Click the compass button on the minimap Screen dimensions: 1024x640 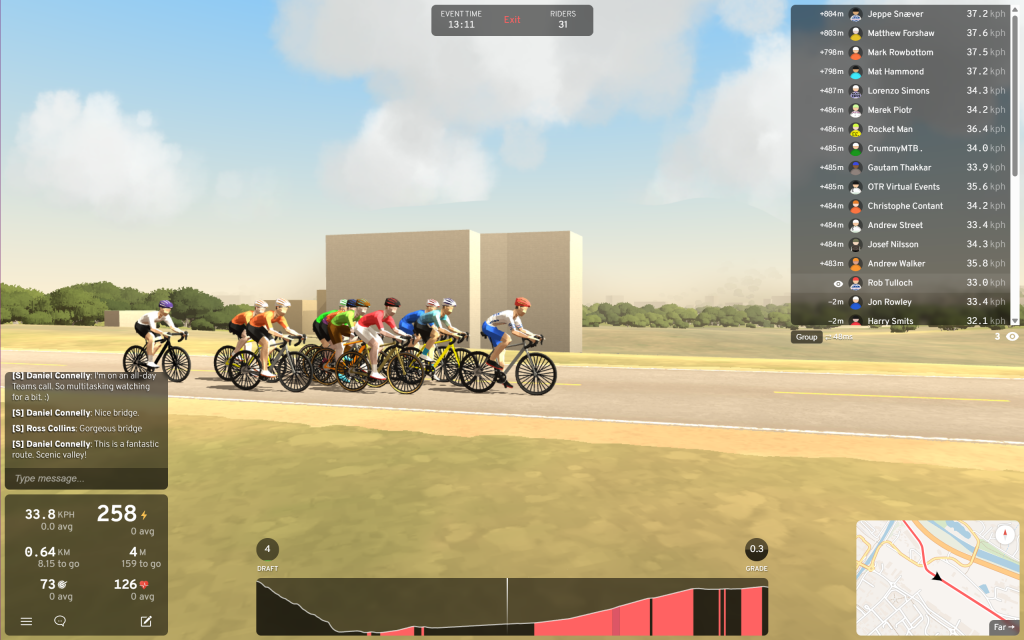(x=1003, y=534)
